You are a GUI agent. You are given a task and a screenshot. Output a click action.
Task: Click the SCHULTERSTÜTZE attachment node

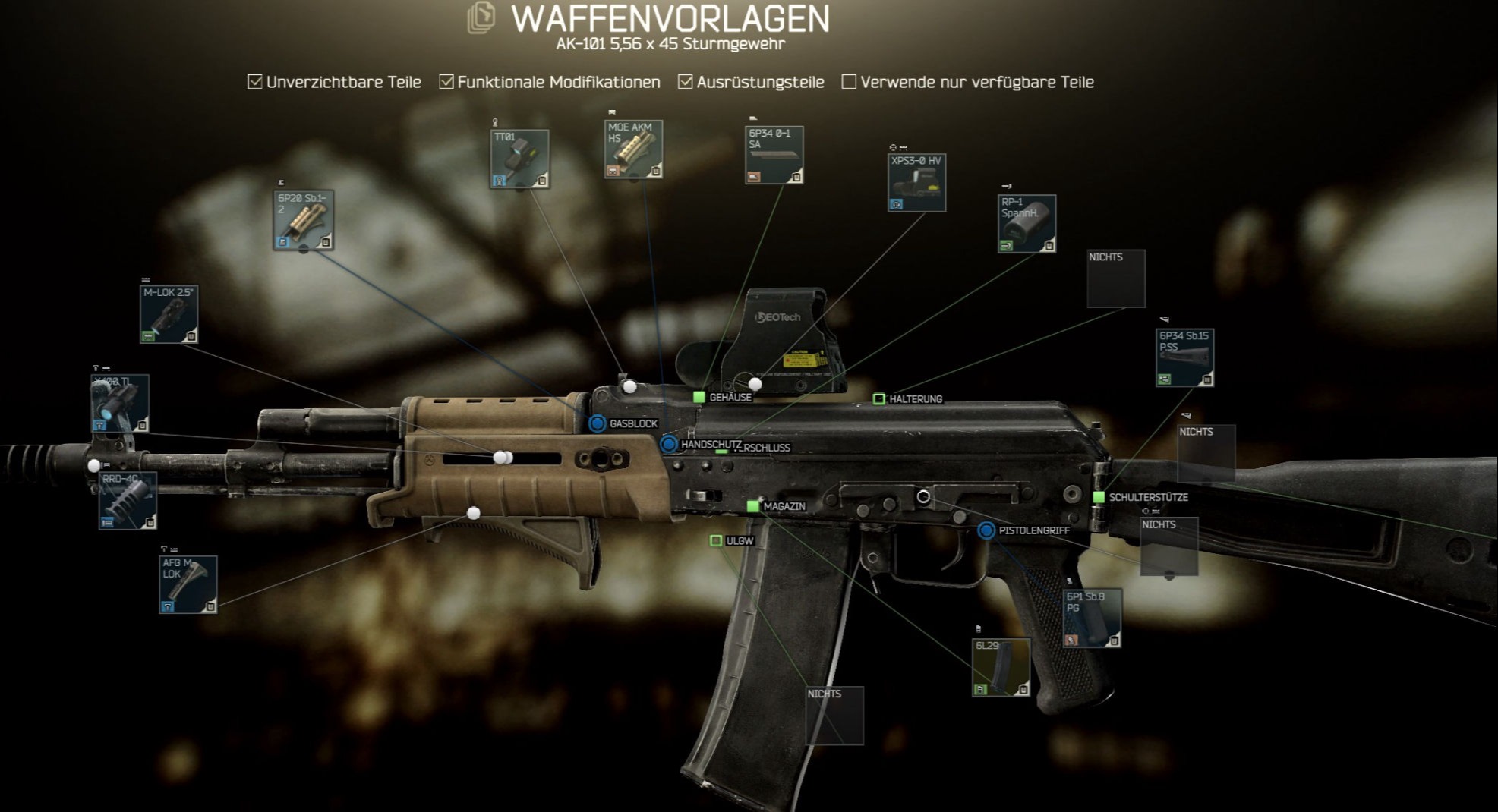[1099, 497]
